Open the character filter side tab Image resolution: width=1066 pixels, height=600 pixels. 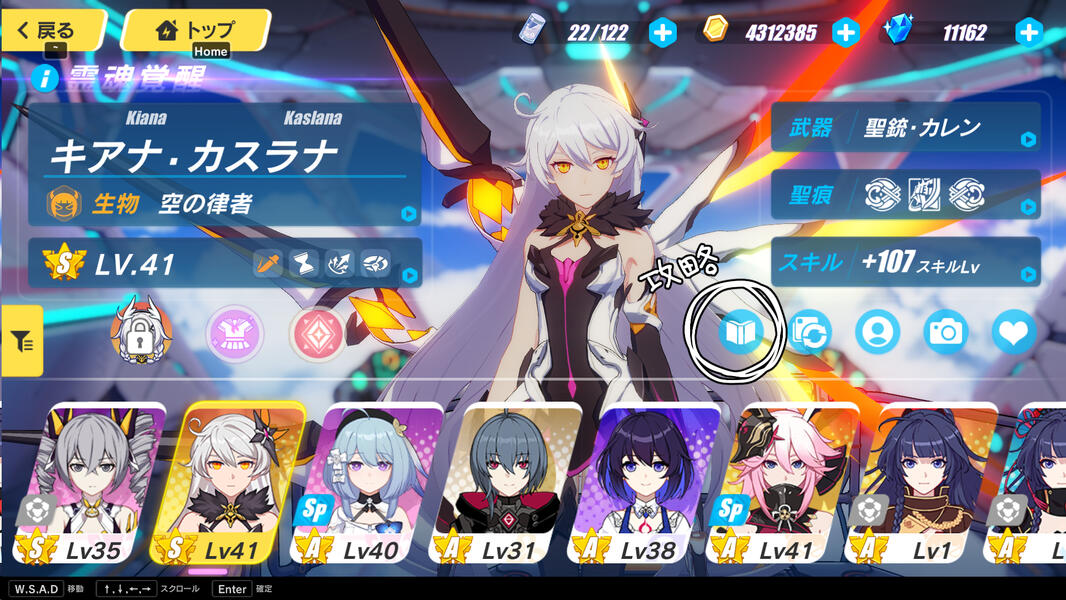(x=21, y=341)
